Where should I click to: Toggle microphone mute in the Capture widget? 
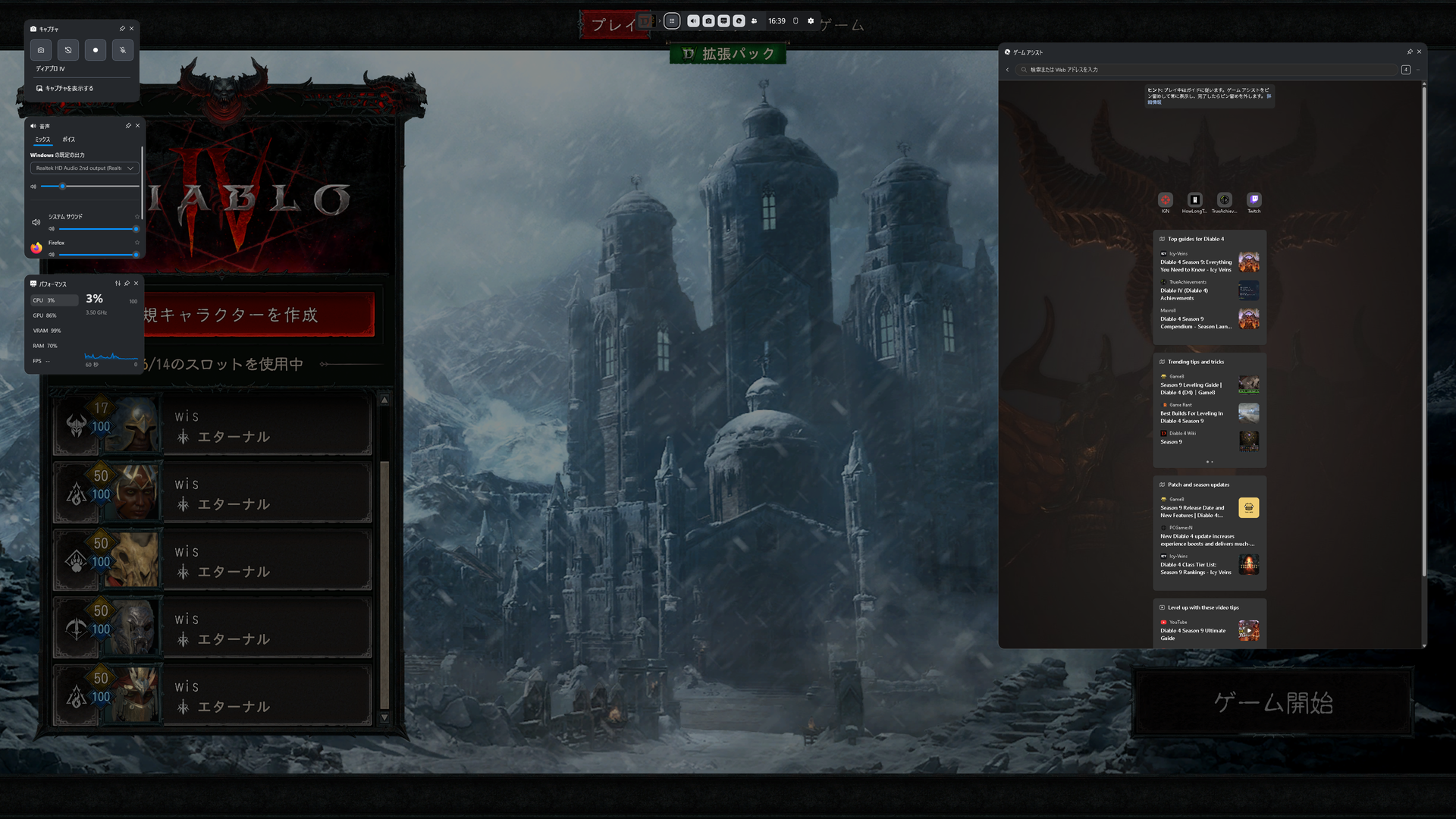tap(122, 50)
